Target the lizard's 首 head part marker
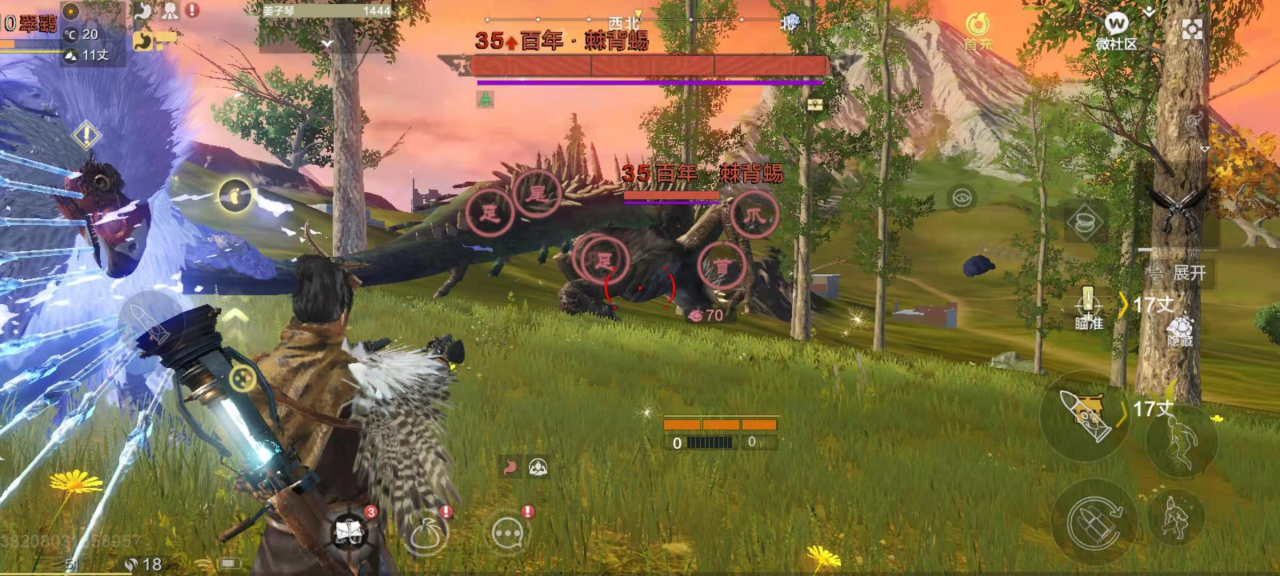The image size is (1280, 576). (721, 265)
